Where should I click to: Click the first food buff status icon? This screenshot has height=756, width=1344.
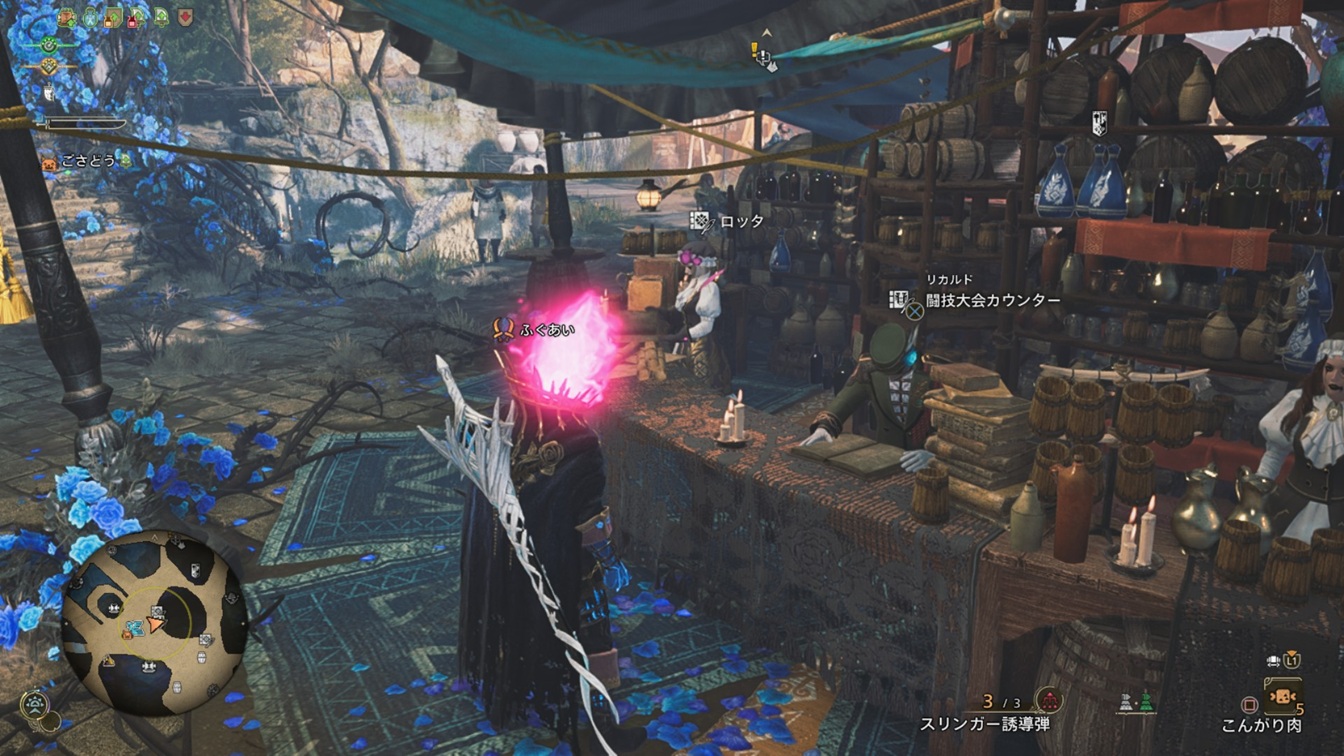pos(67,17)
